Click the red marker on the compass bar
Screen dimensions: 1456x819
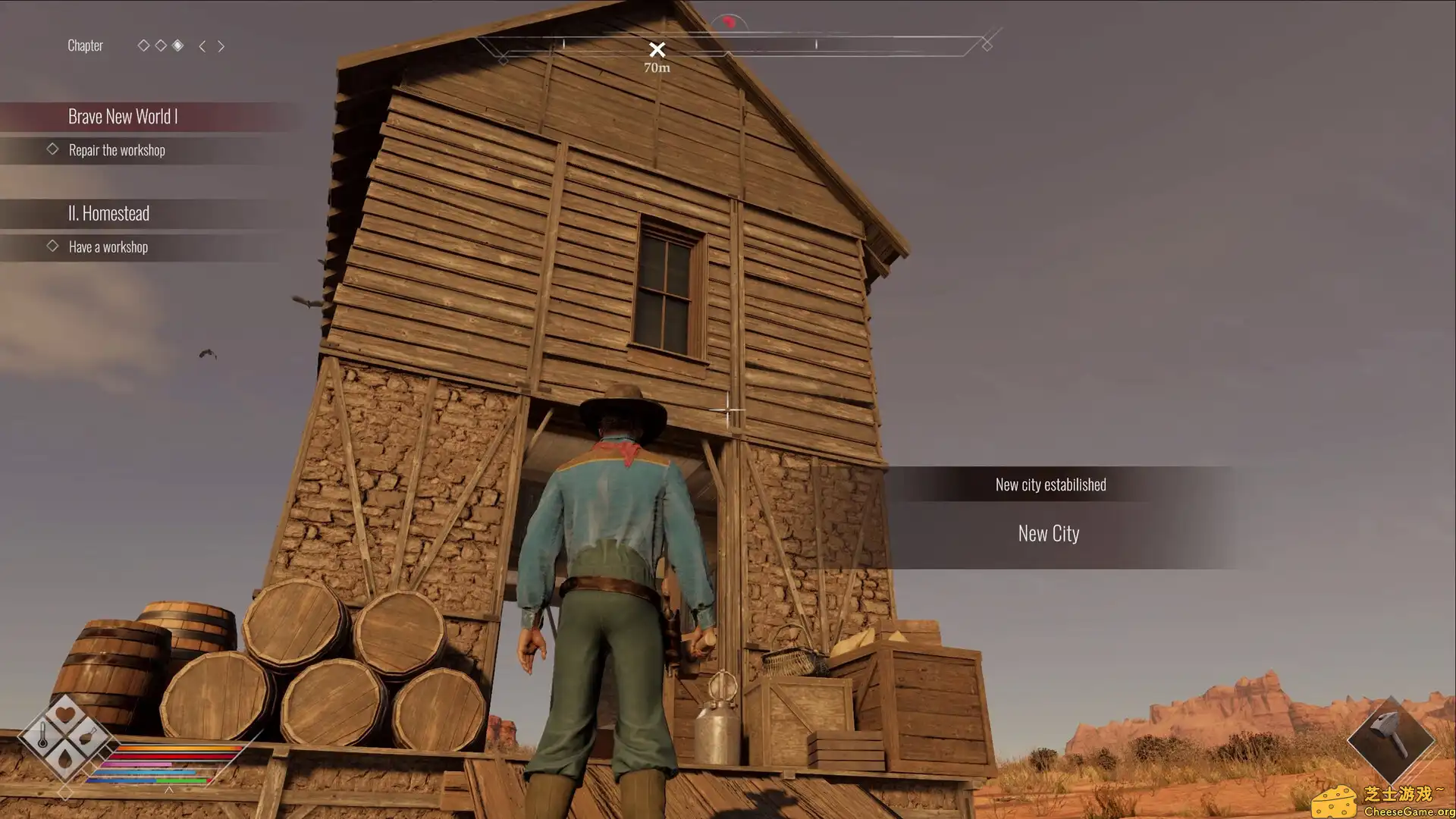coord(729,22)
